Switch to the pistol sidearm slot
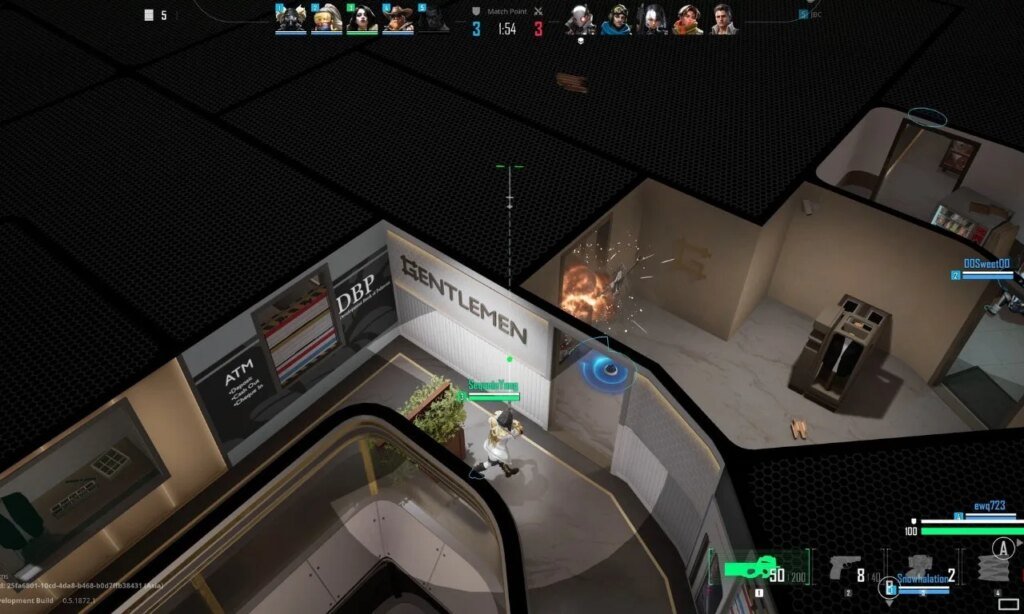The width and height of the screenshot is (1024, 614). tap(846, 569)
